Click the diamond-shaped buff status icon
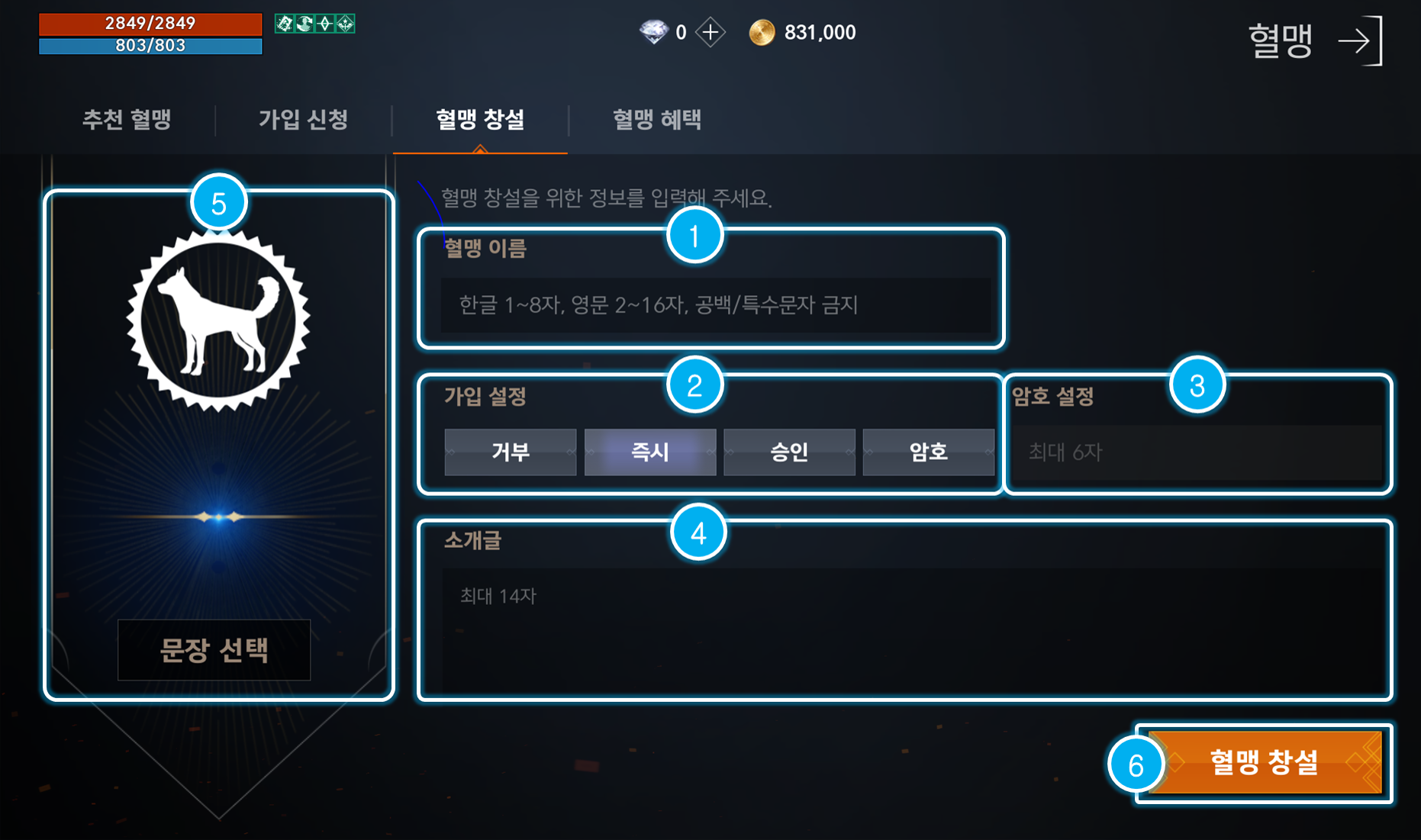 [x=324, y=24]
